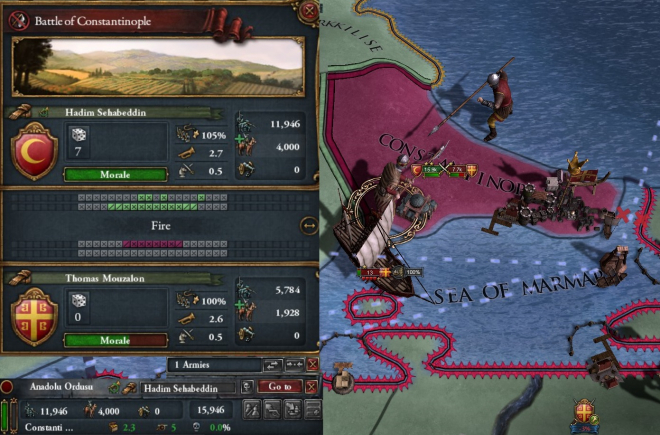Close the Anadolu Ordusu army panel
The image size is (660, 435).
(x=312, y=387)
